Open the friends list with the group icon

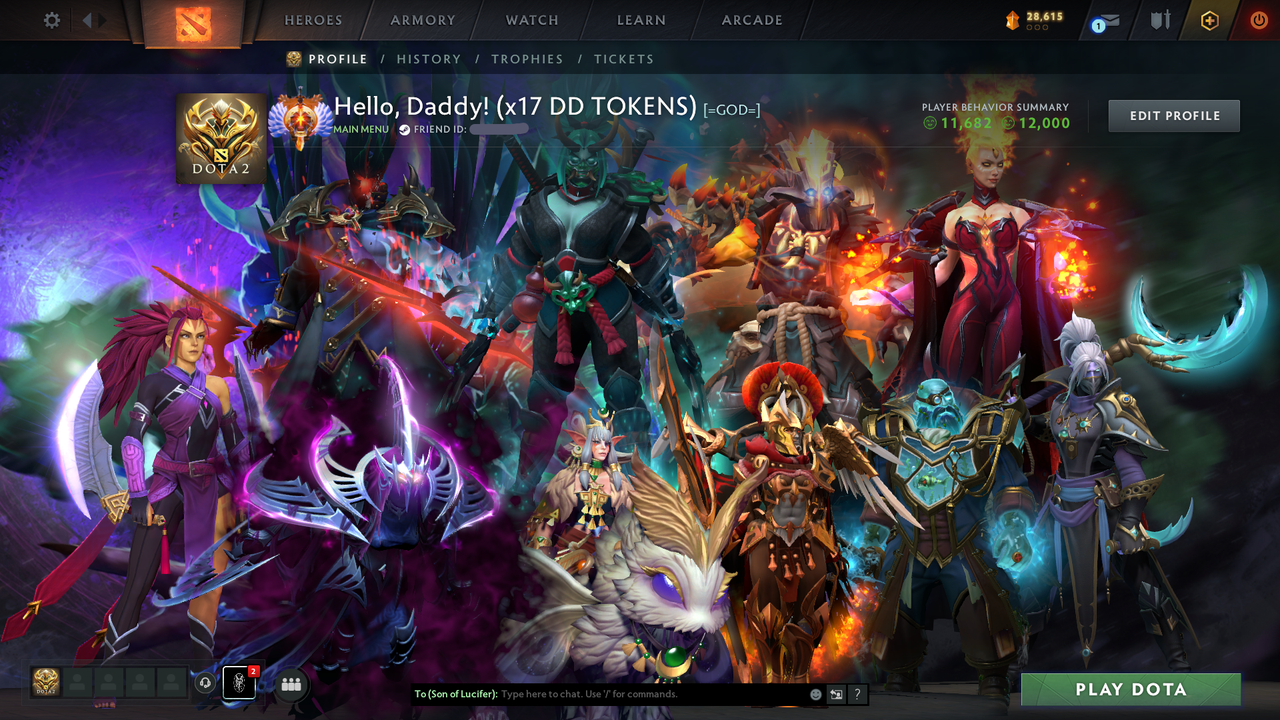tap(289, 683)
